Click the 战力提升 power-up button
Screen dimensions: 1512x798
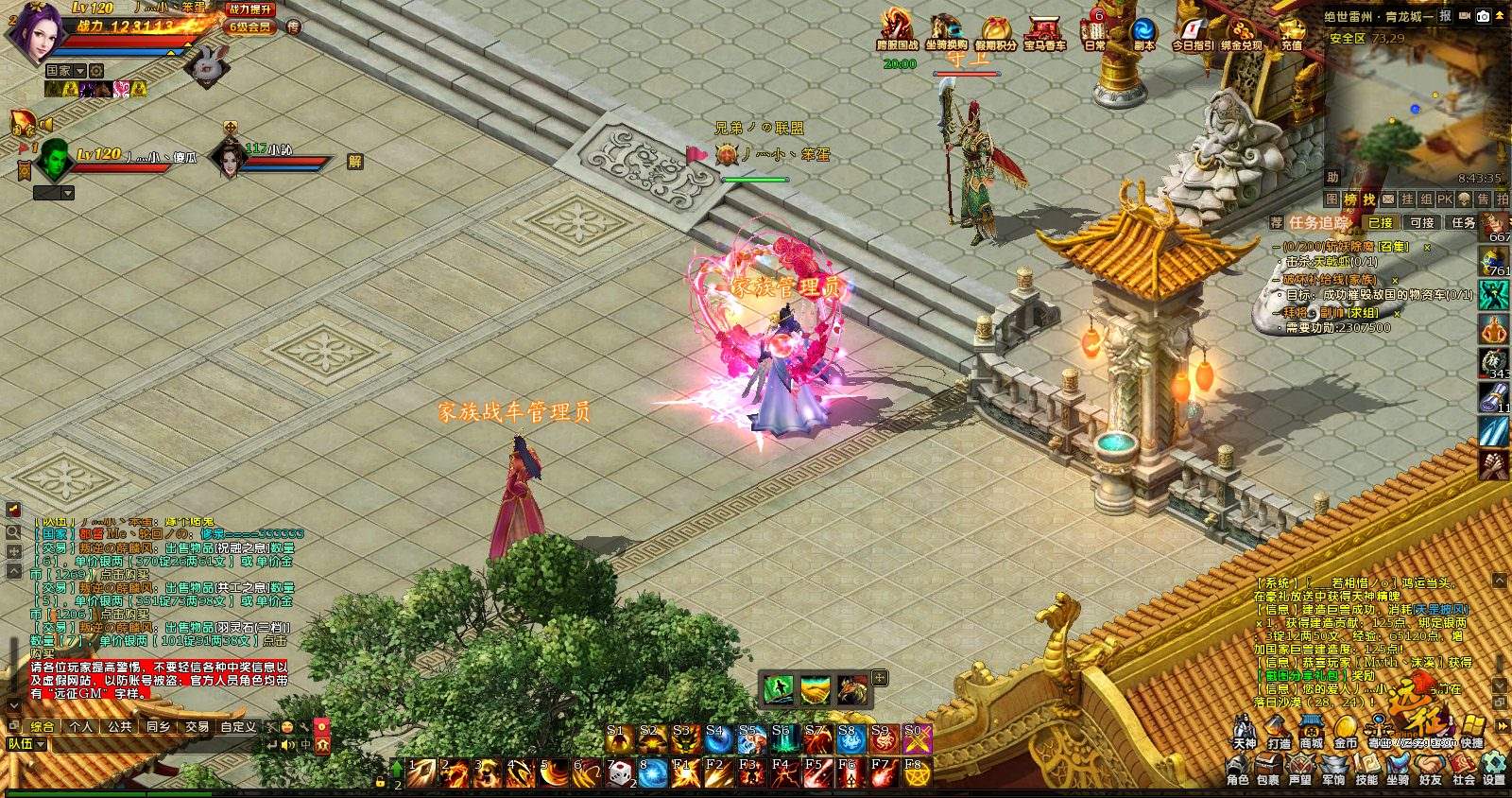click(249, 9)
